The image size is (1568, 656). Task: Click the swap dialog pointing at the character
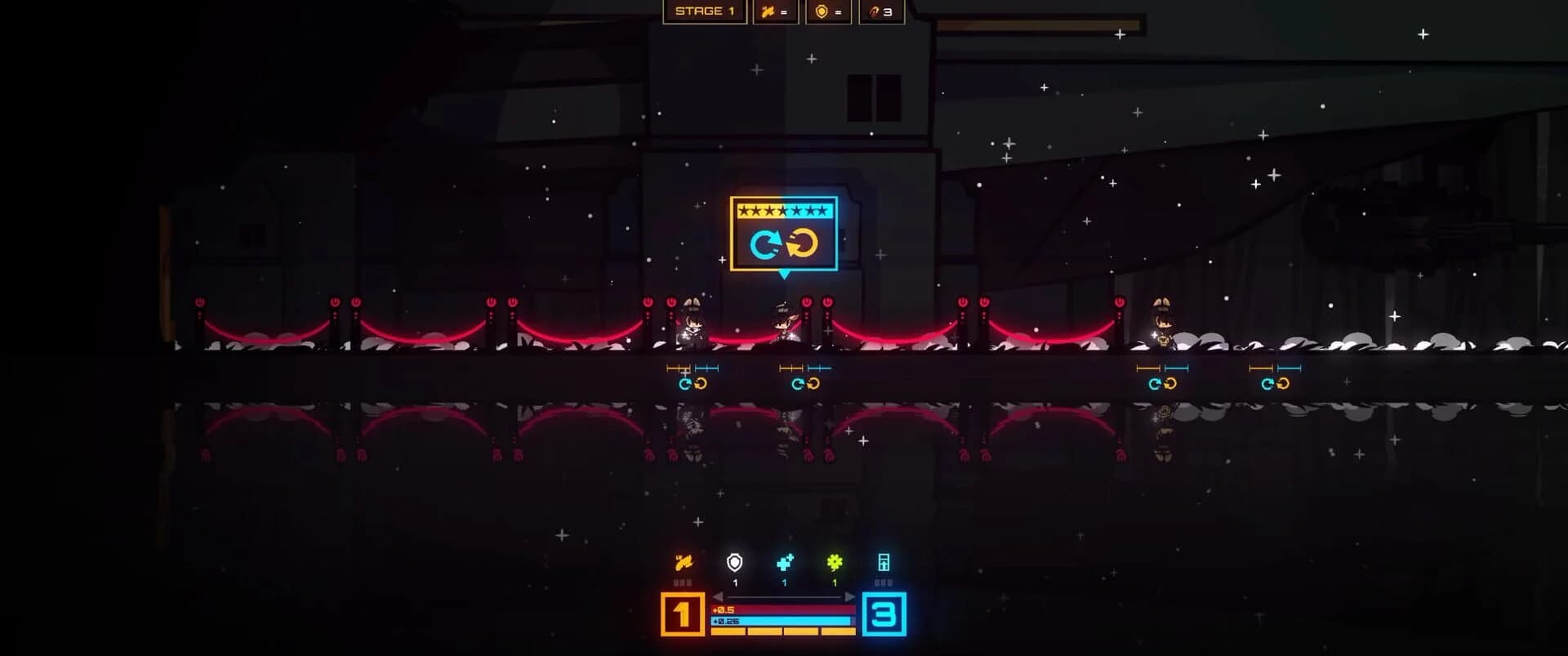(784, 234)
